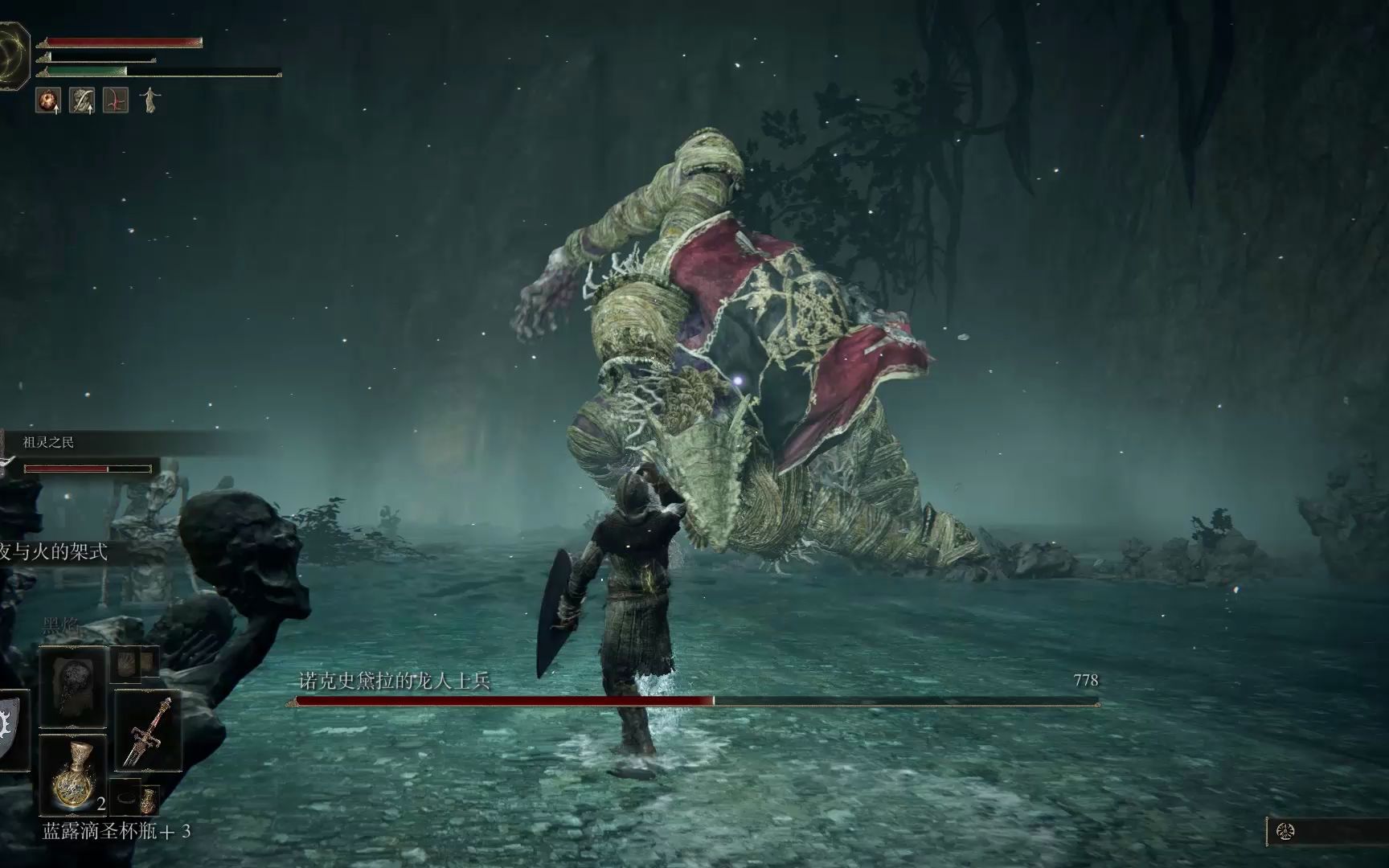Click the equipped sword weapon slot

coord(147,731)
